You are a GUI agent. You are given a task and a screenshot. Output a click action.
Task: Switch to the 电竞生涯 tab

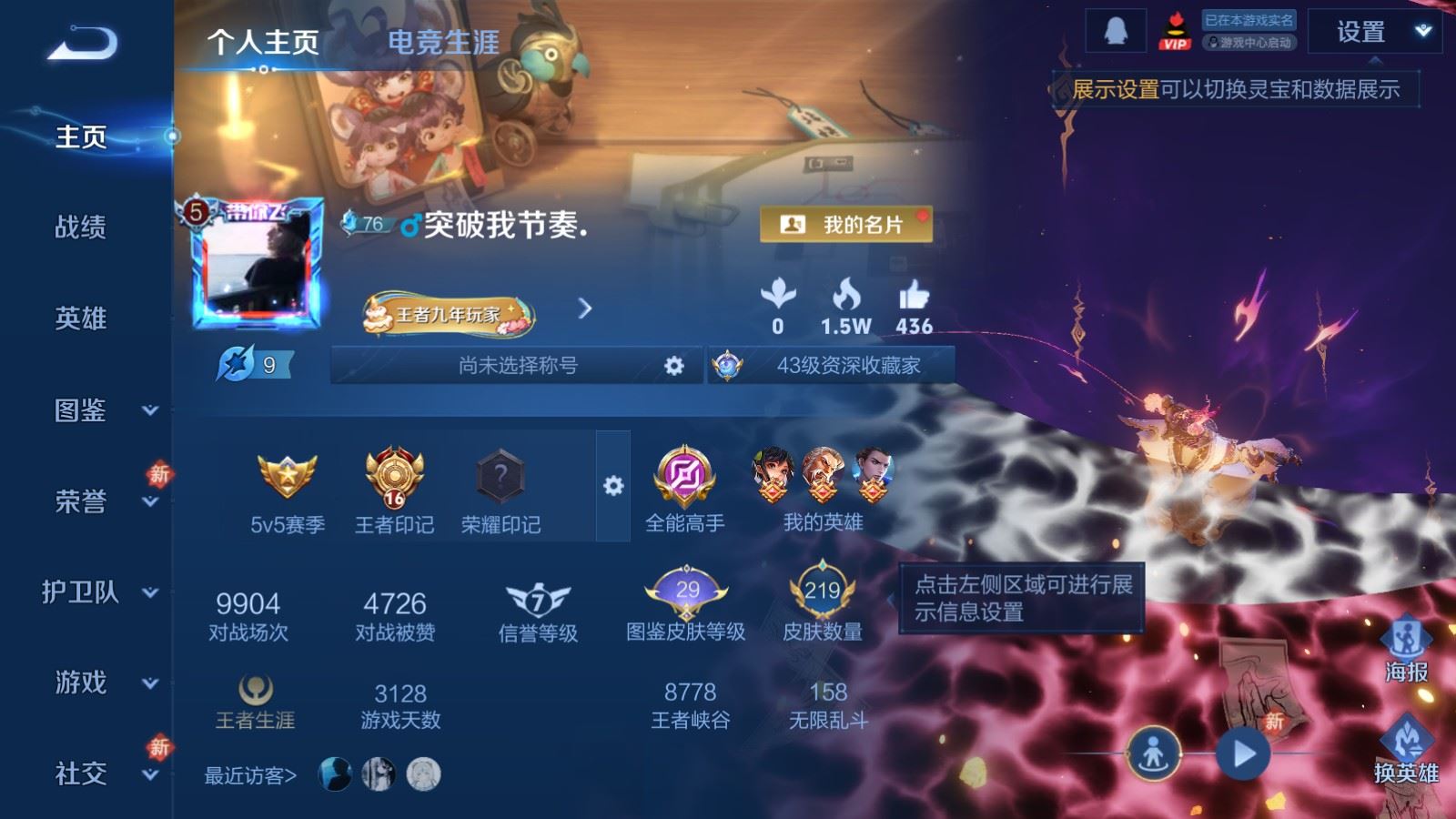(x=443, y=42)
